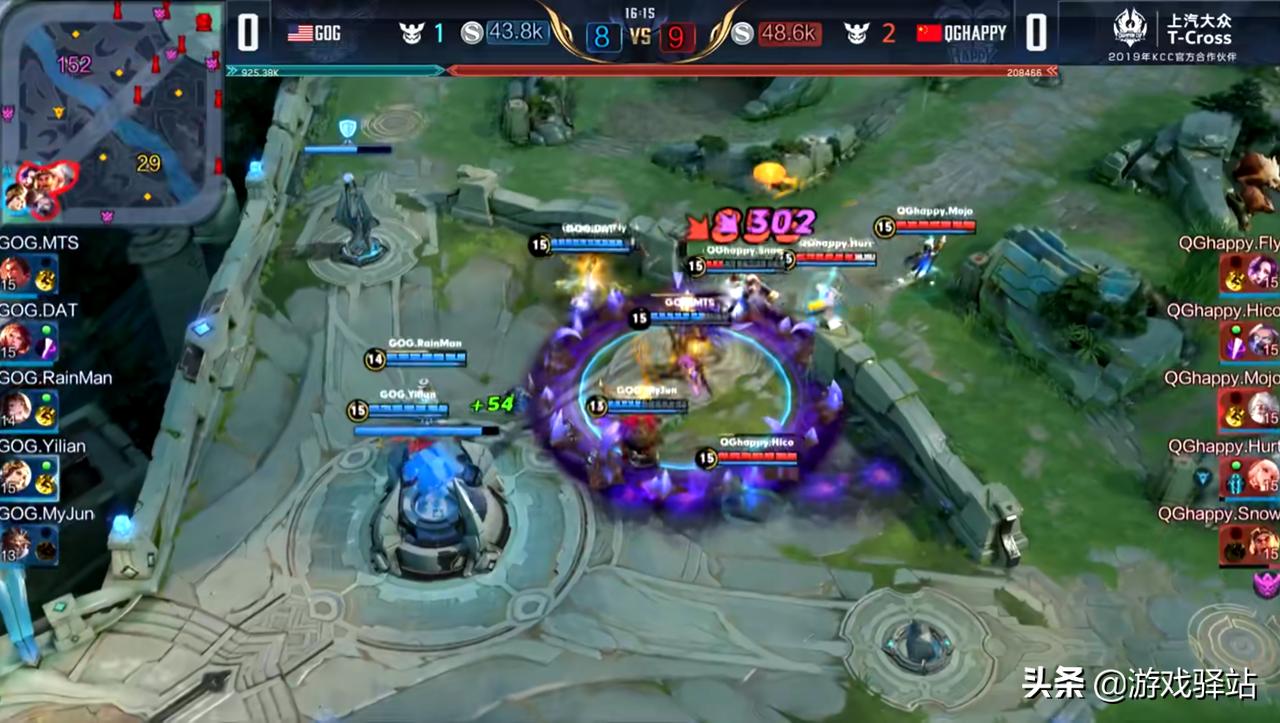Select QGhappy.Fly hero portrait
This screenshot has width=1280, height=723.
coord(1262,273)
